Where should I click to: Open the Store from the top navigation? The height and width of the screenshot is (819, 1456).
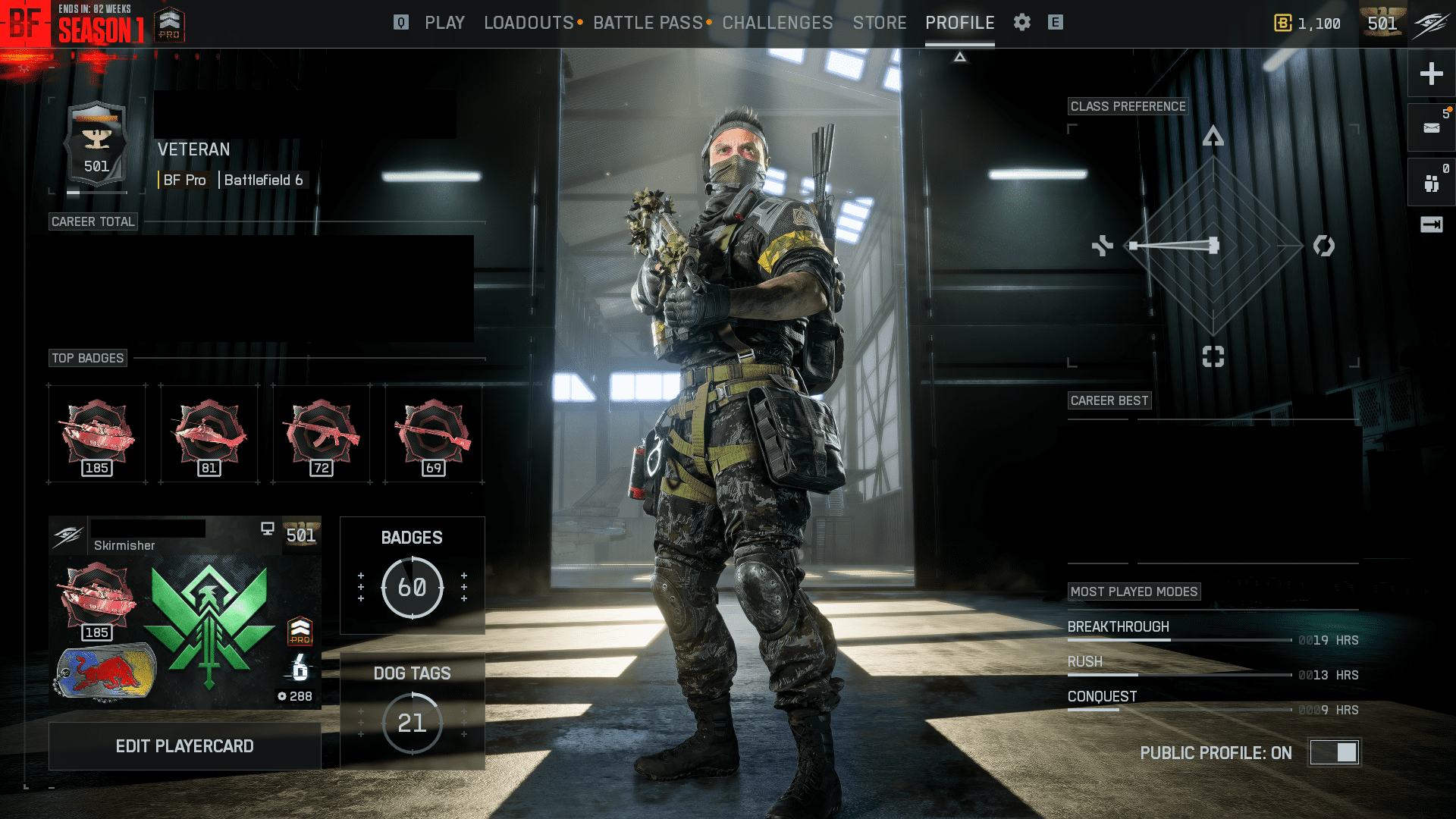point(880,23)
